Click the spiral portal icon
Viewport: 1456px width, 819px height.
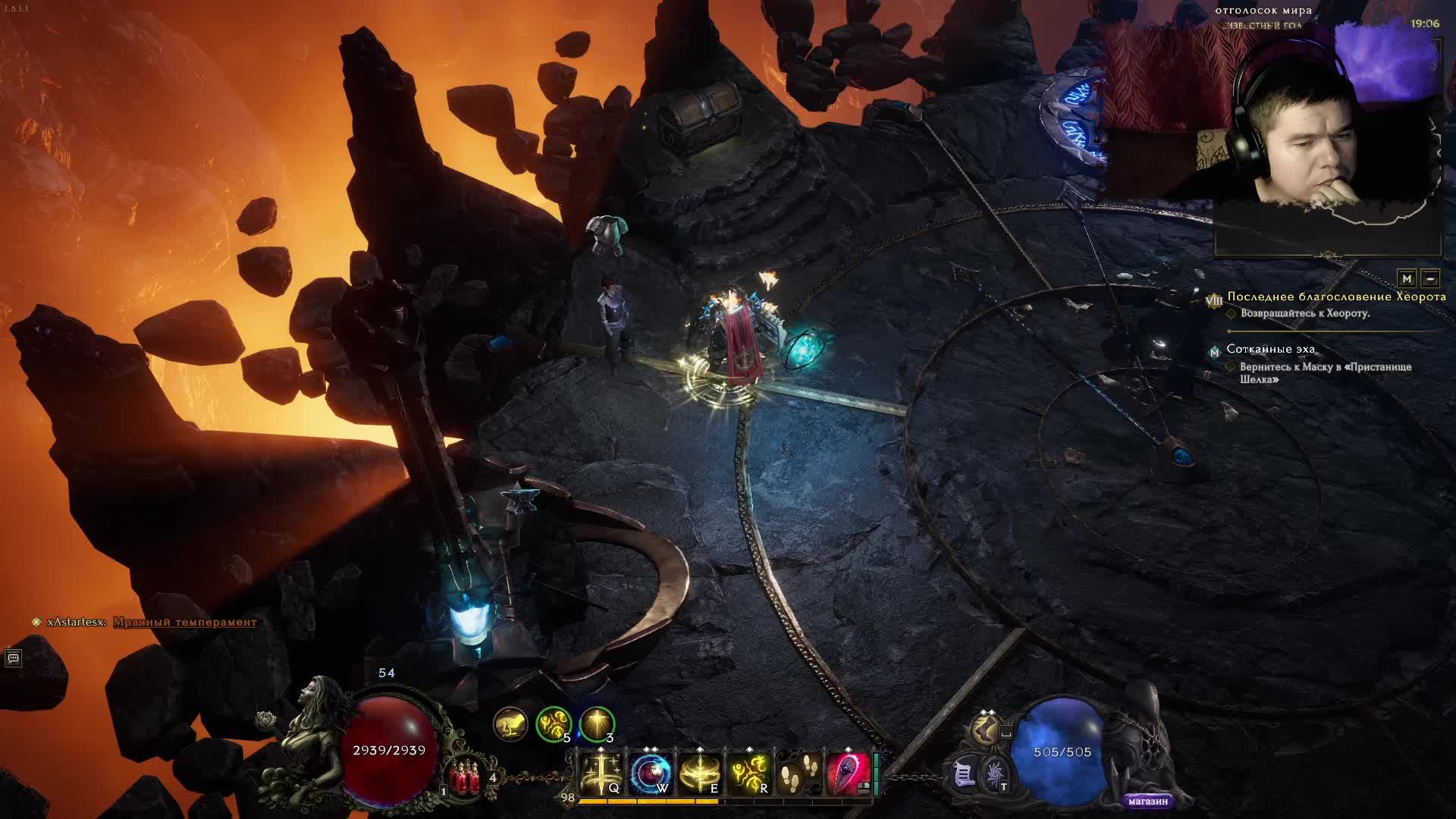[995, 775]
